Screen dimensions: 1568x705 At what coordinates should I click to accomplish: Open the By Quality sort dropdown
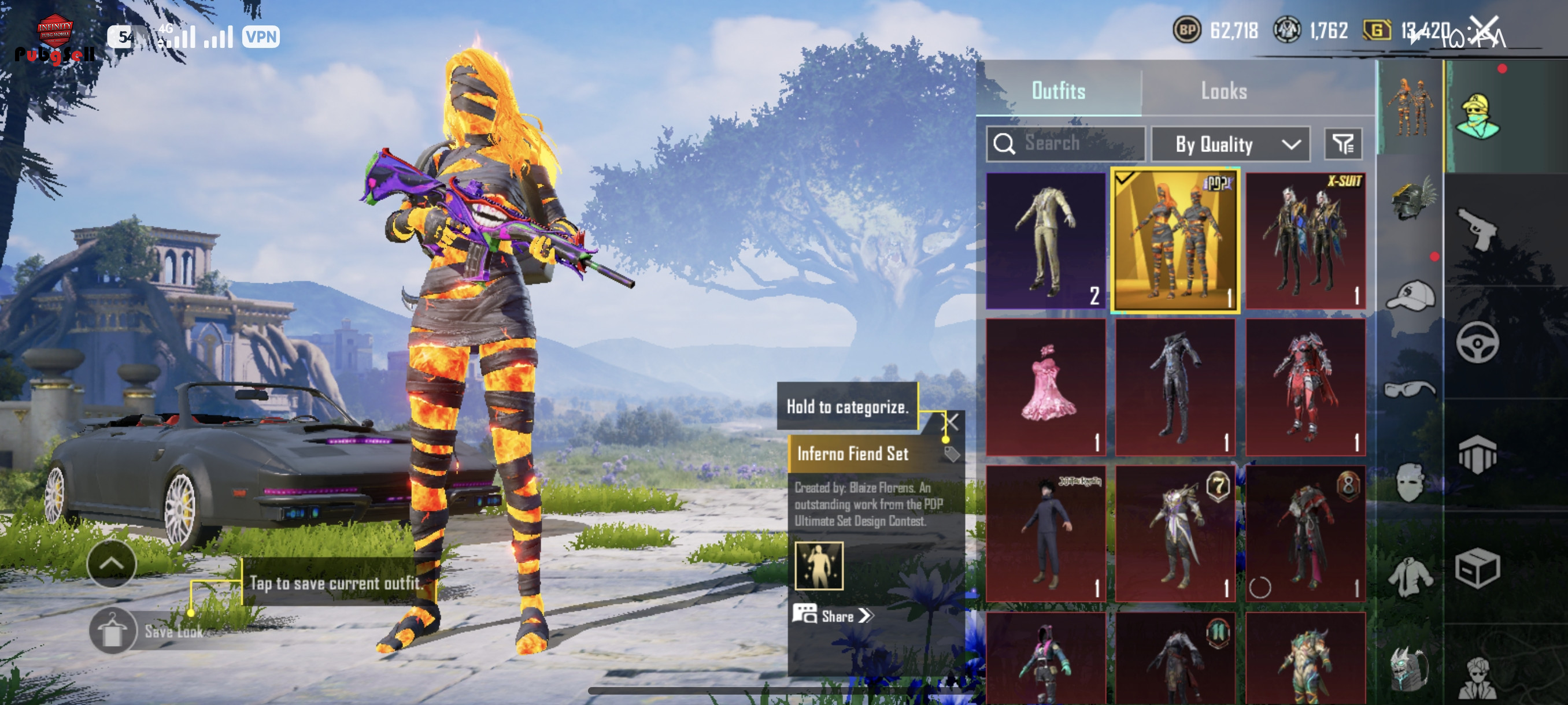point(1230,144)
